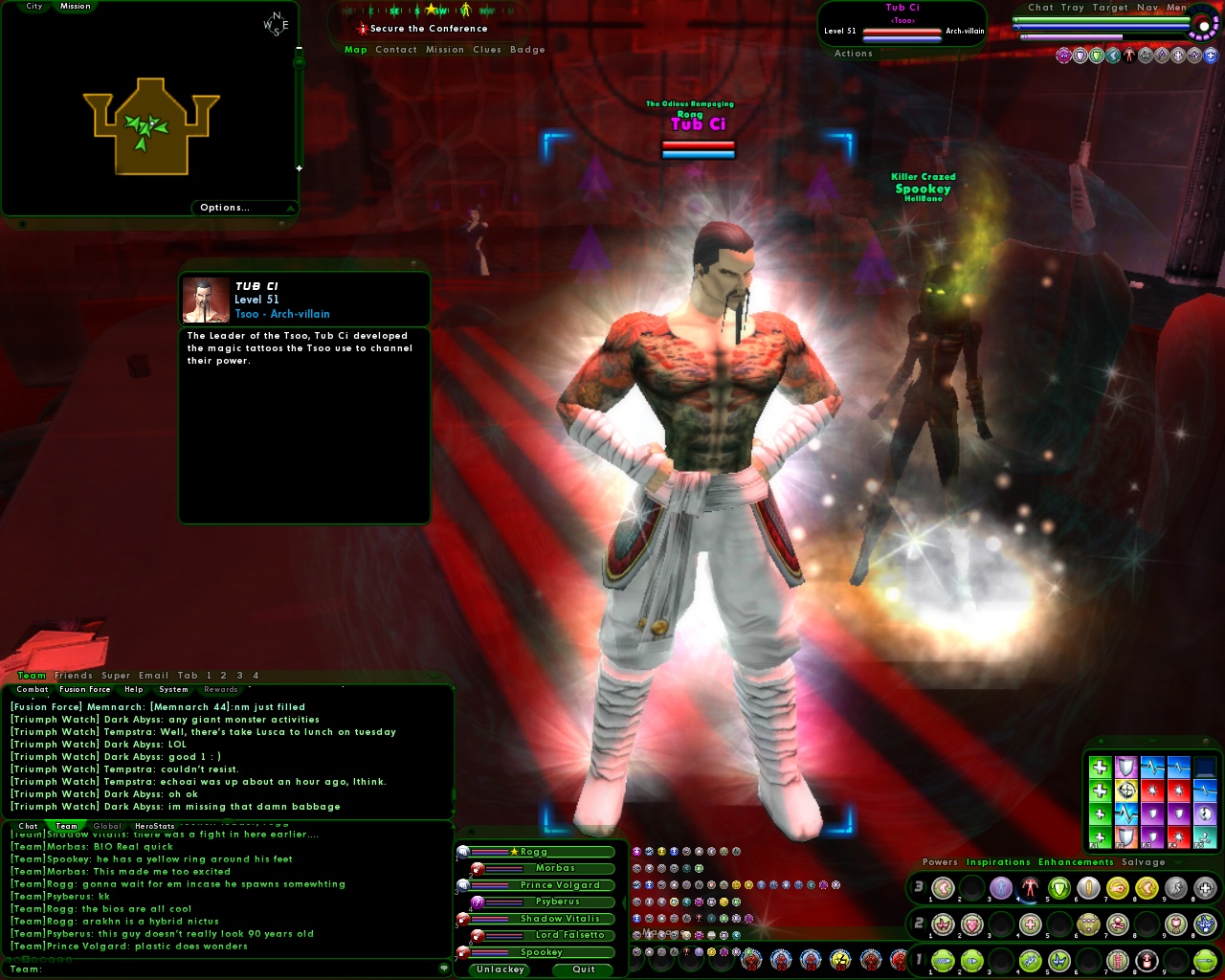
Task: Expand the Salvage dropdown arrow
Action: (x=1179, y=862)
